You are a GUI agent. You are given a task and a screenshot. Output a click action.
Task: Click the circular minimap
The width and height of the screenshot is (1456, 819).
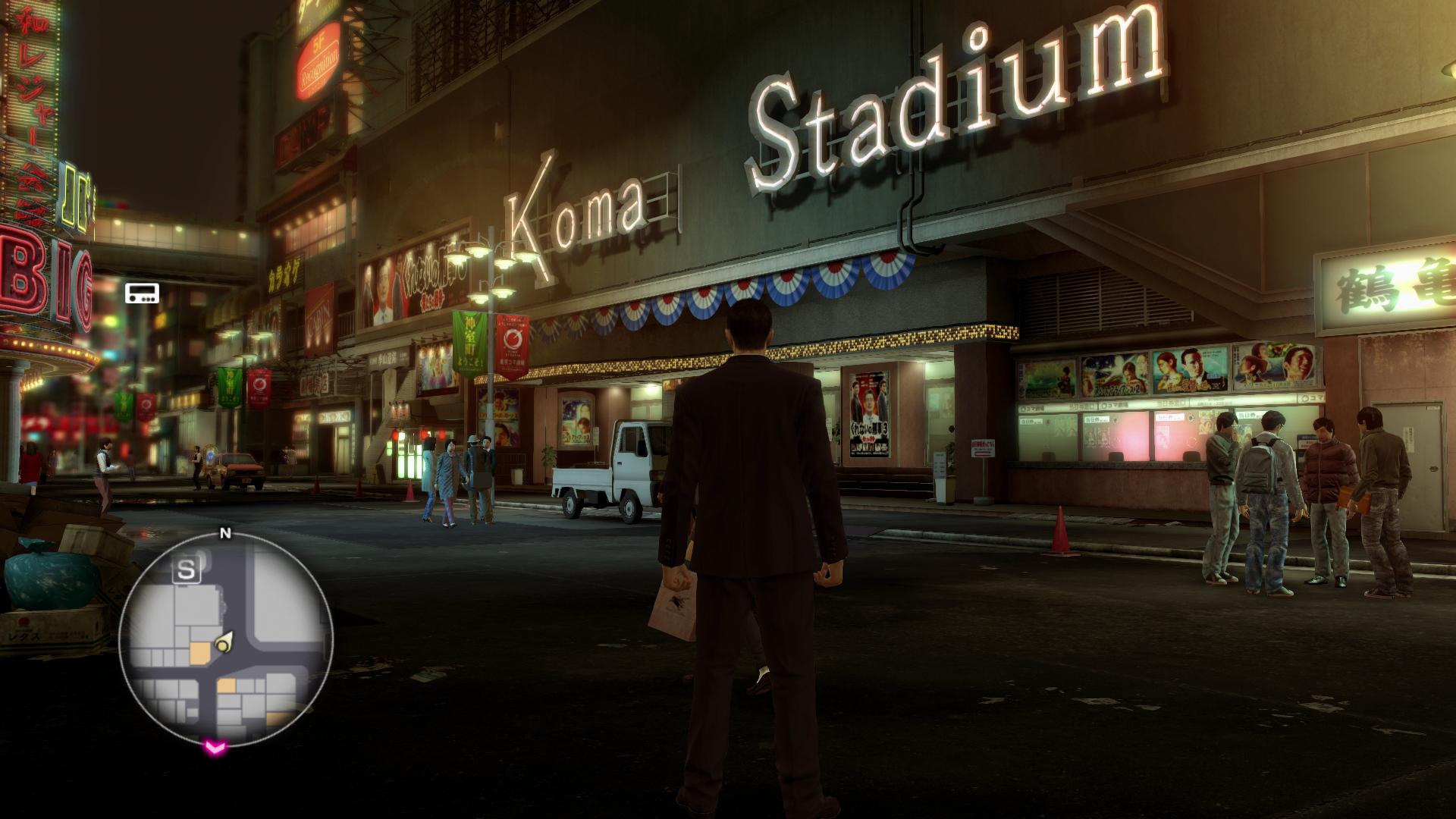226,639
